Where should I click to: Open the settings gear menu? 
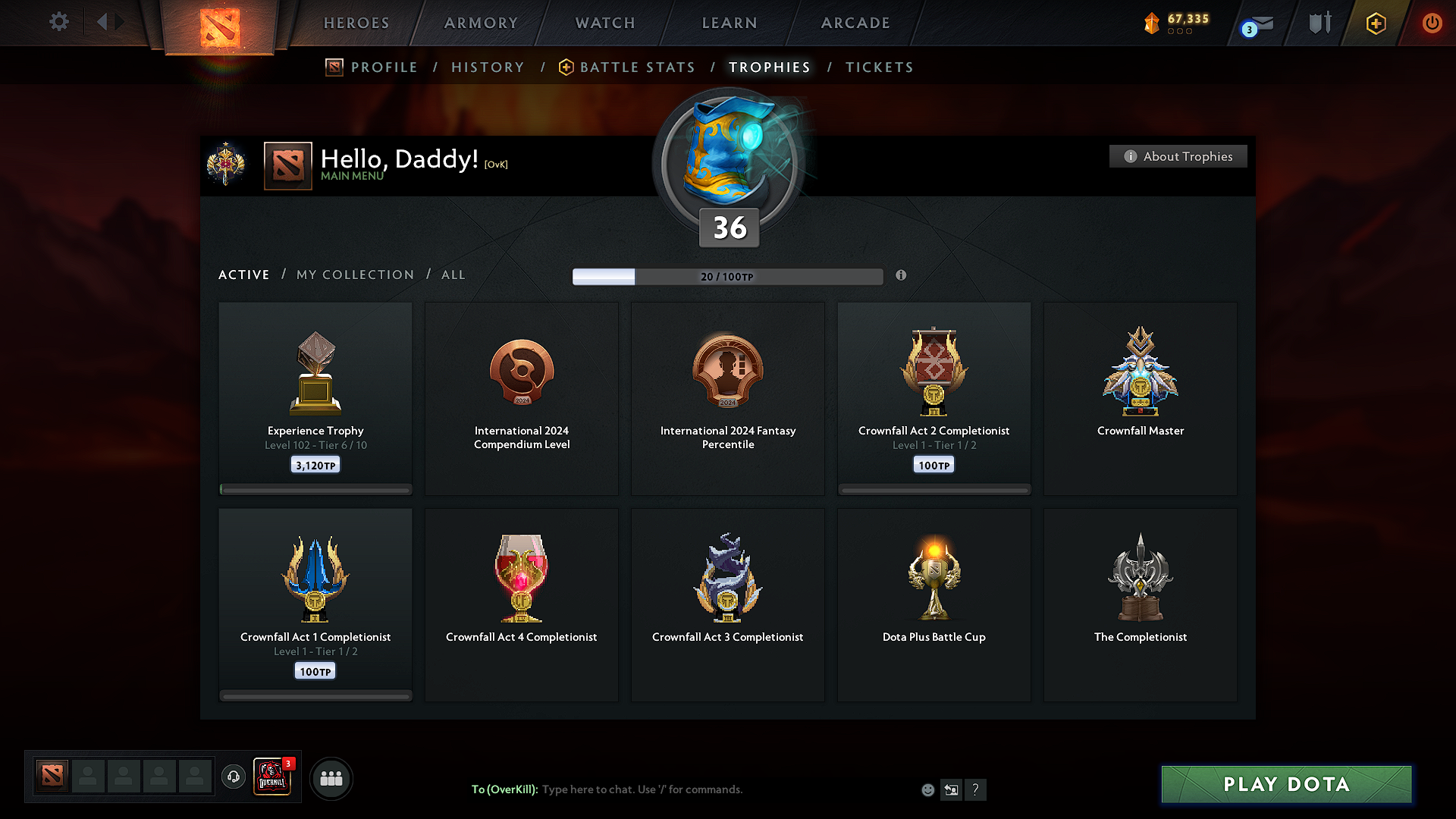58,22
